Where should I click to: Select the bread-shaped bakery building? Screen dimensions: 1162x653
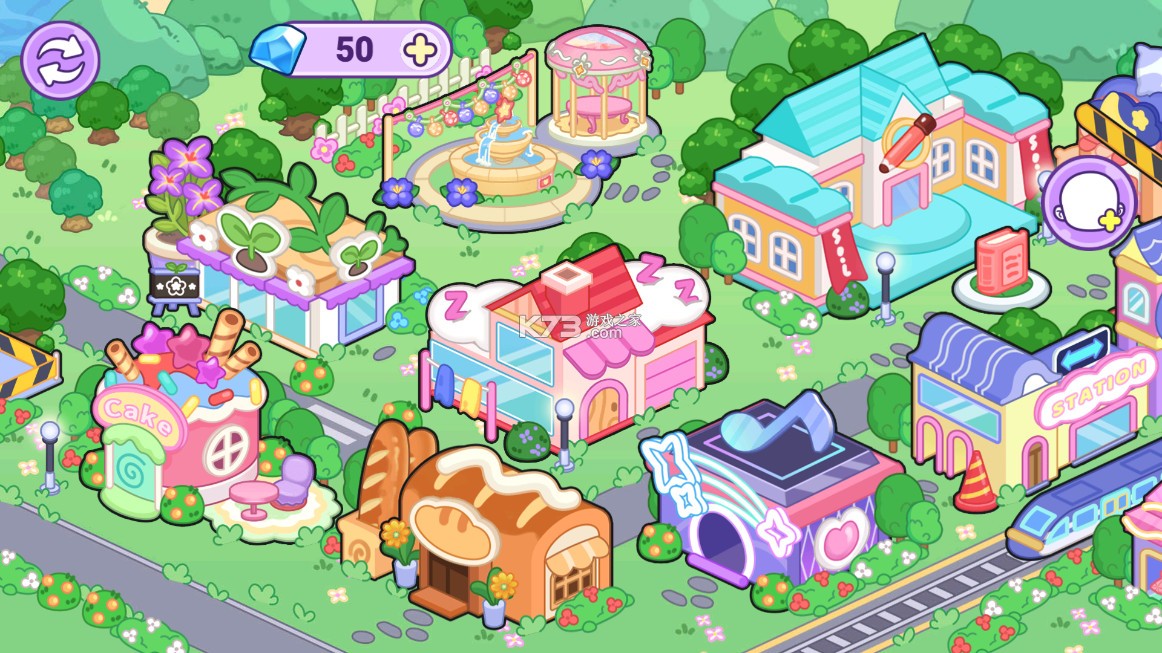point(480,530)
